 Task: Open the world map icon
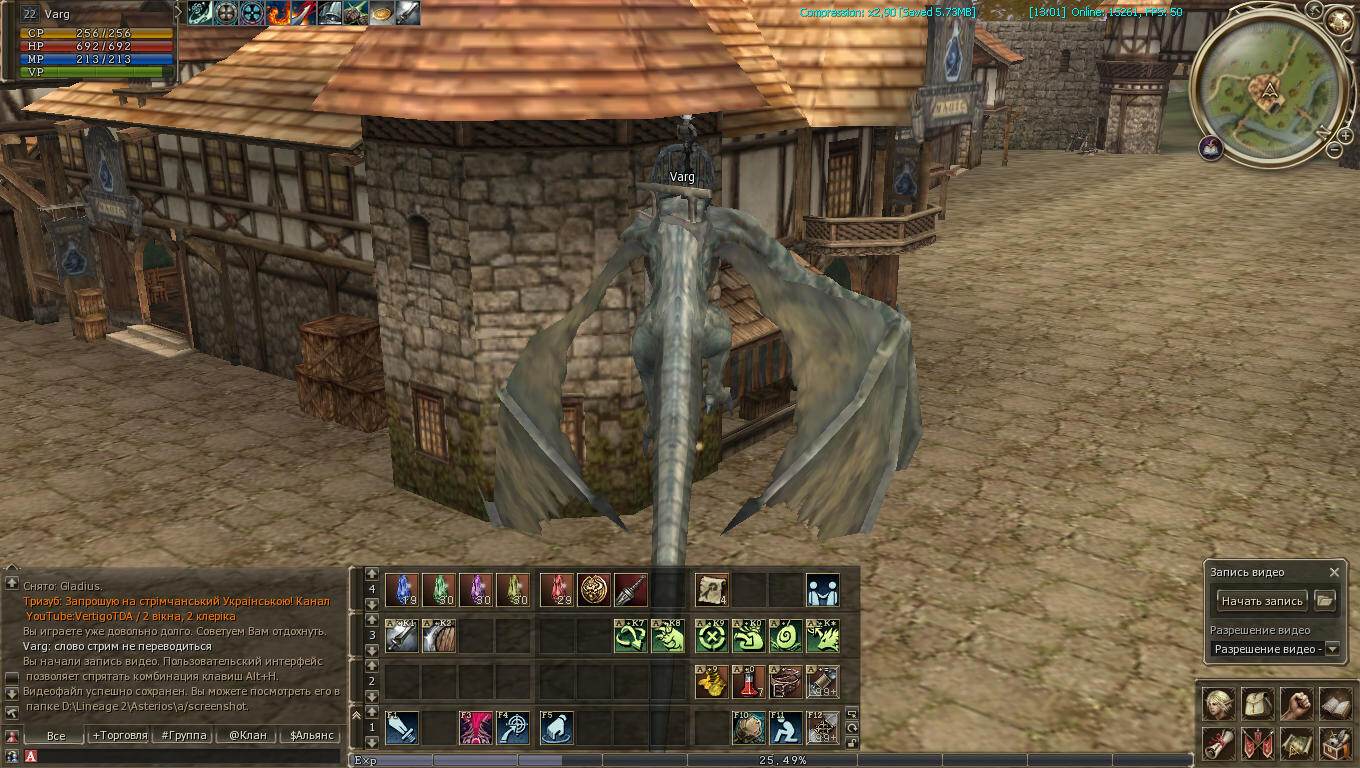pyautogui.click(x=1296, y=743)
